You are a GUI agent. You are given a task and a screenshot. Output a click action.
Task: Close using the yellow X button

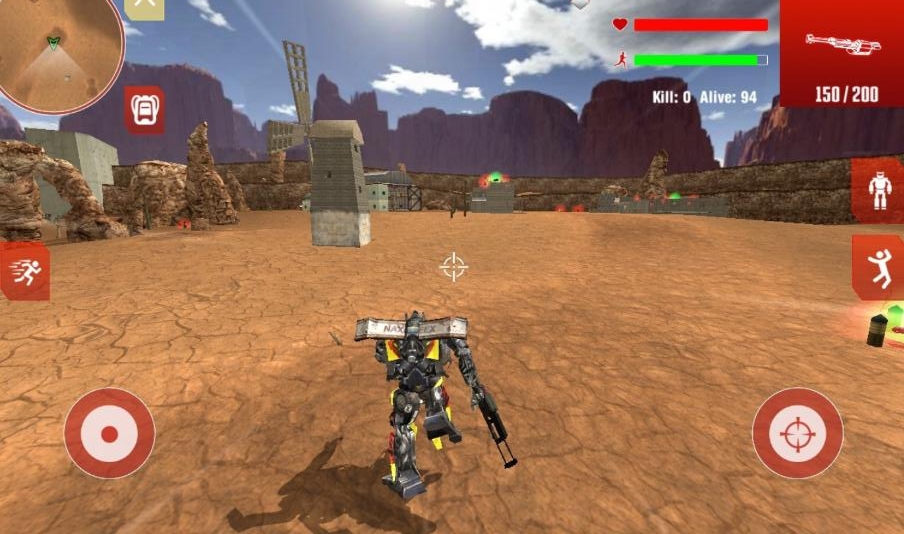pos(145,6)
